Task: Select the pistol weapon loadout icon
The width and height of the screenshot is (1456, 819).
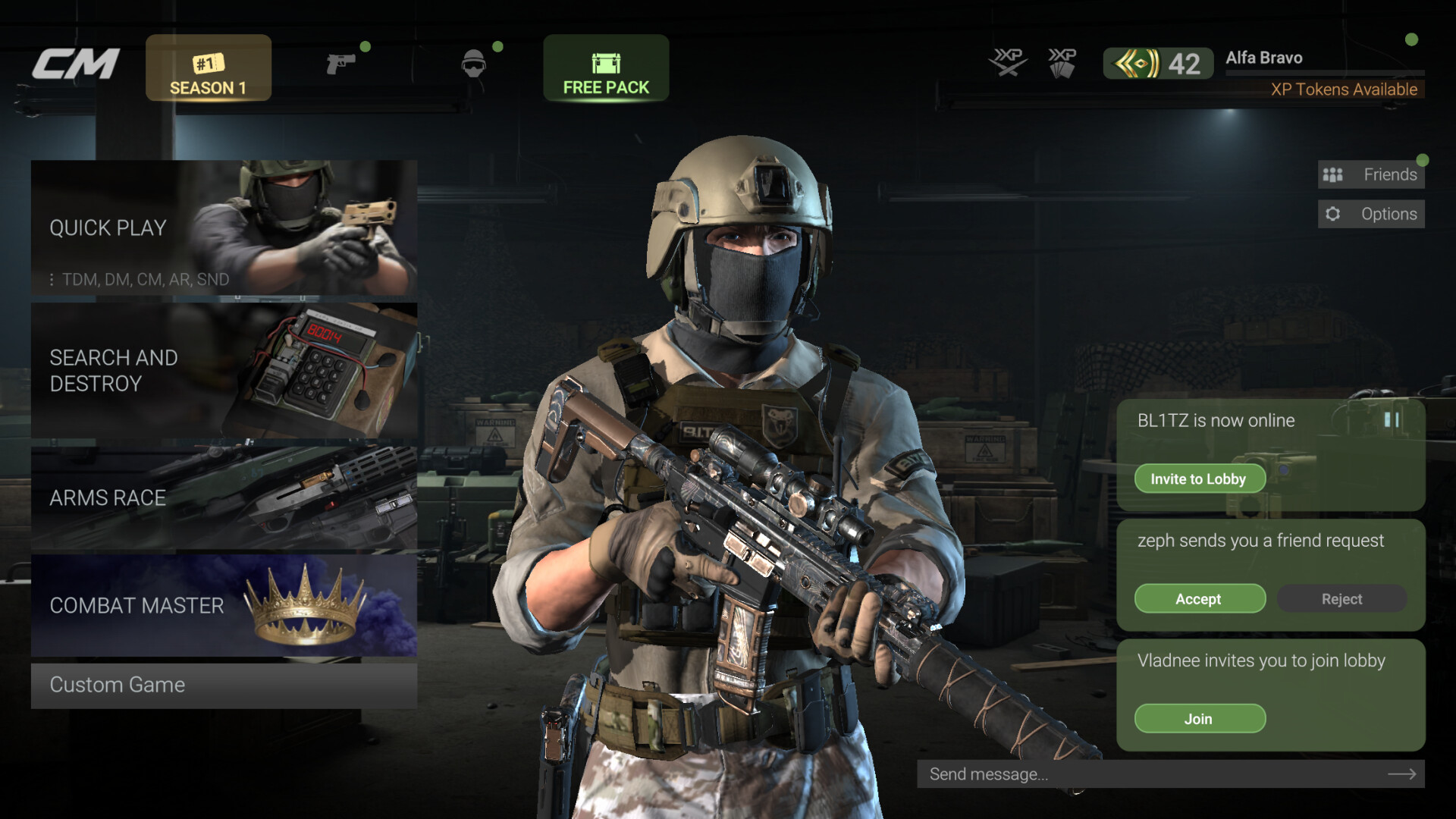Action: [341, 64]
